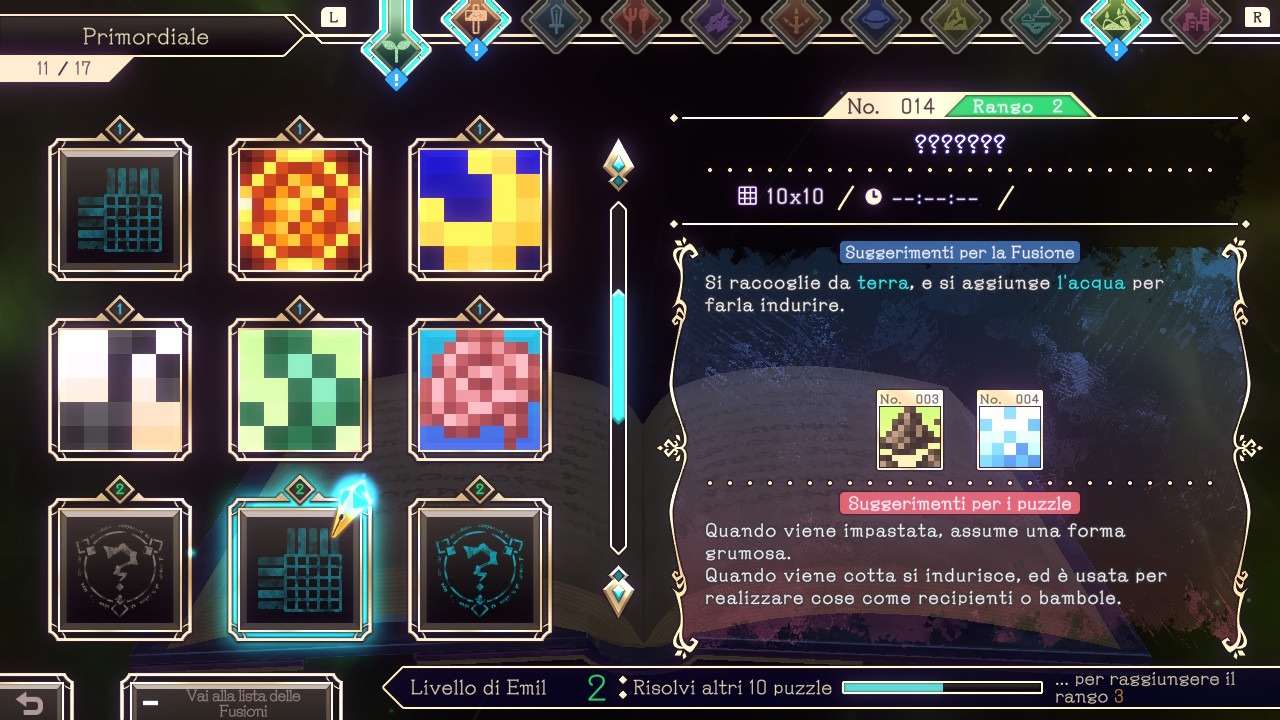Image resolution: width=1280 pixels, height=720 pixels.
Task: Select the orange and red fire puzzle tile
Action: tap(300, 209)
